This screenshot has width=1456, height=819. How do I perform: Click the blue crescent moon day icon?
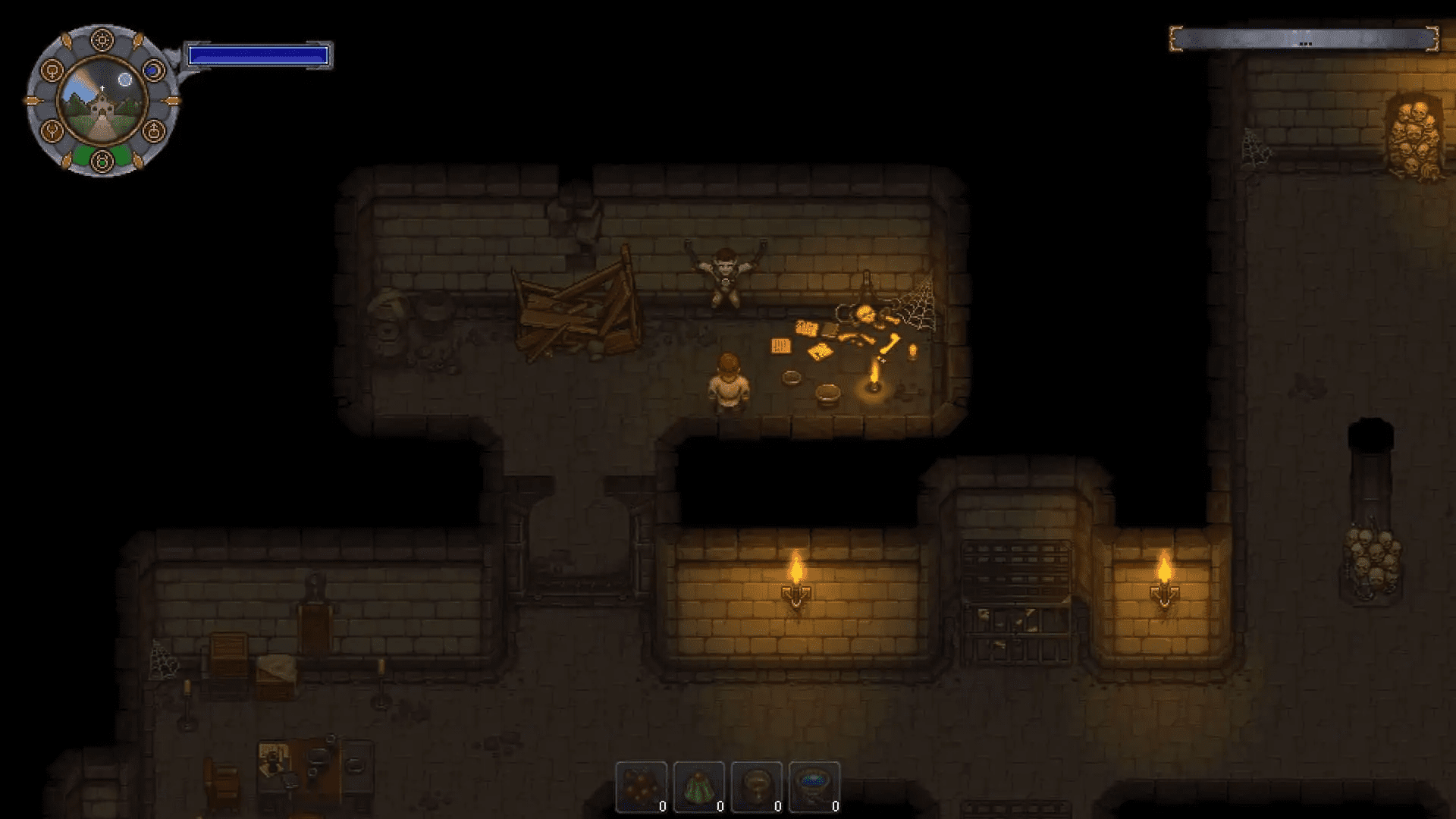pyautogui.click(x=152, y=69)
